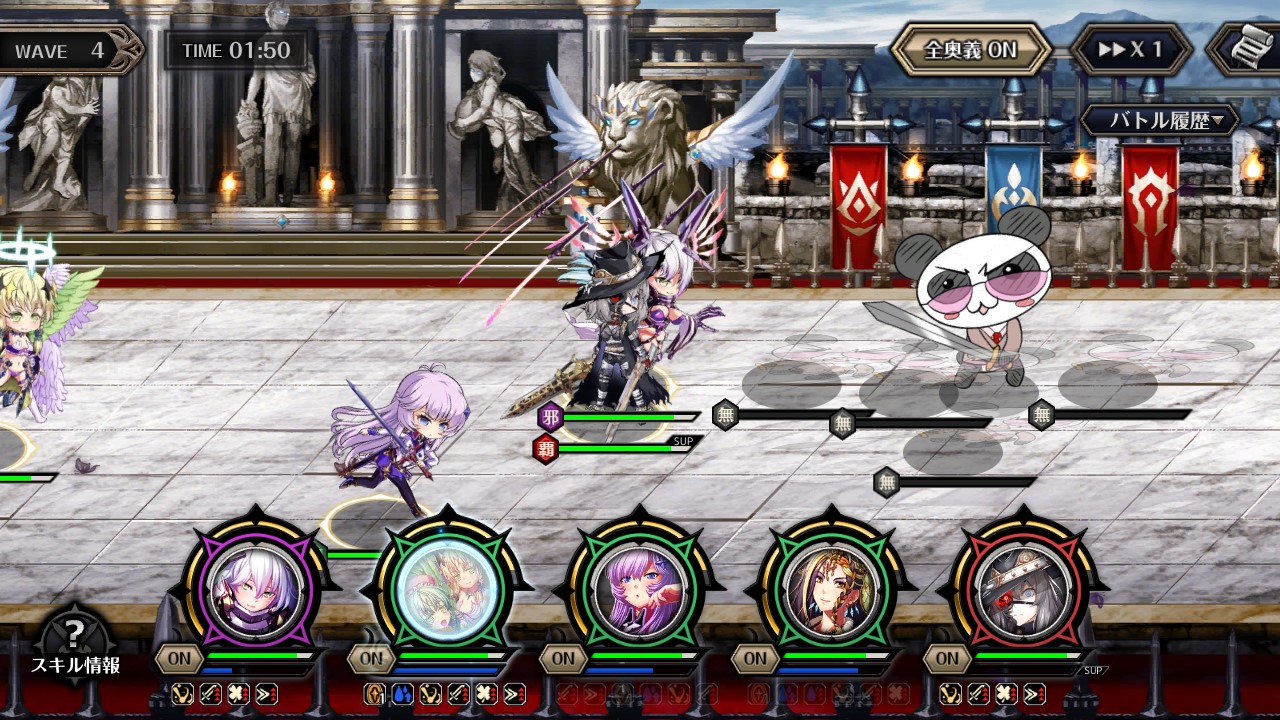Activate the glowing green-haired character portrait
1280x720 pixels.
click(446, 586)
